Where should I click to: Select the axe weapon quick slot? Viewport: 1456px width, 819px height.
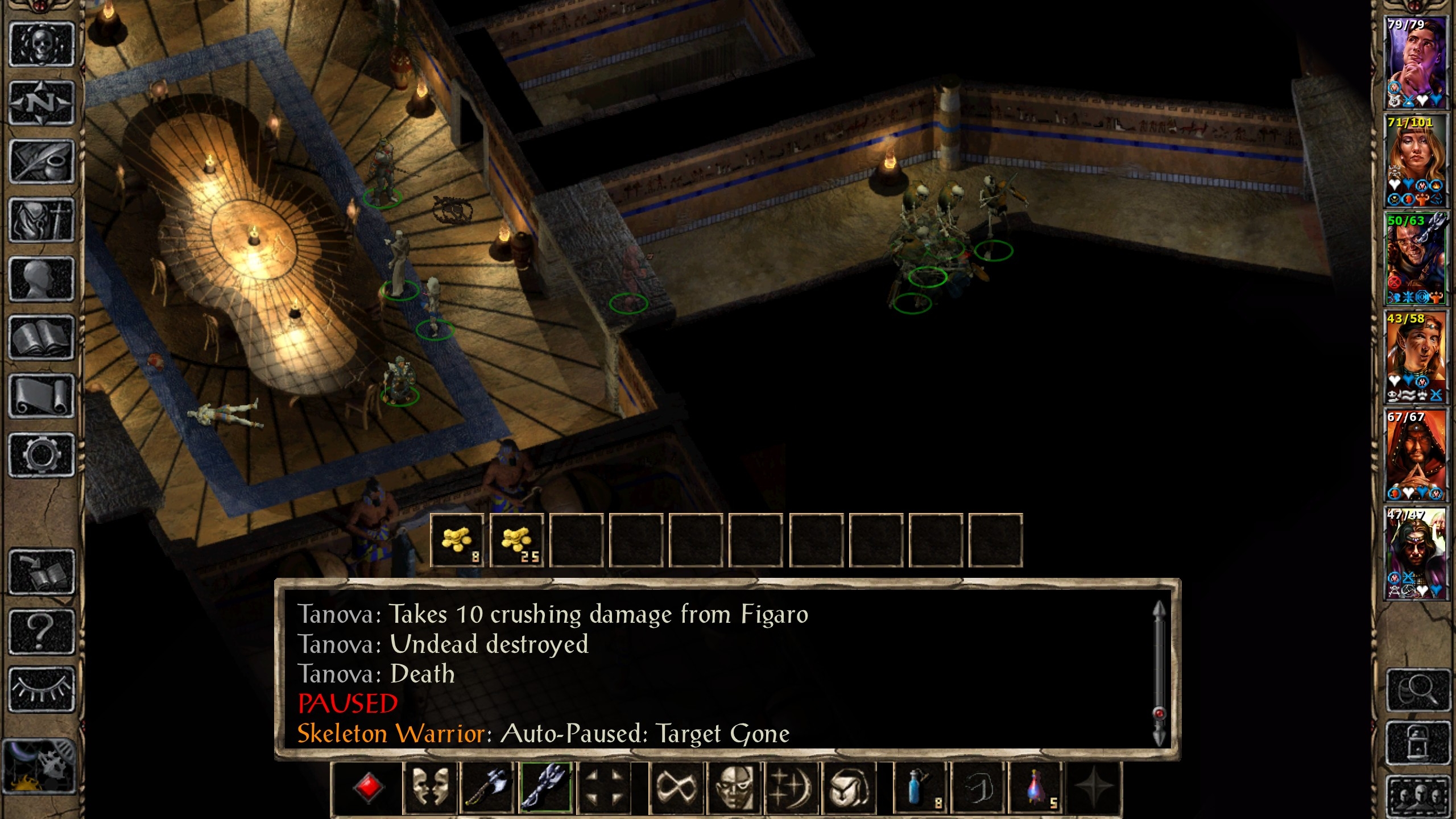487,788
